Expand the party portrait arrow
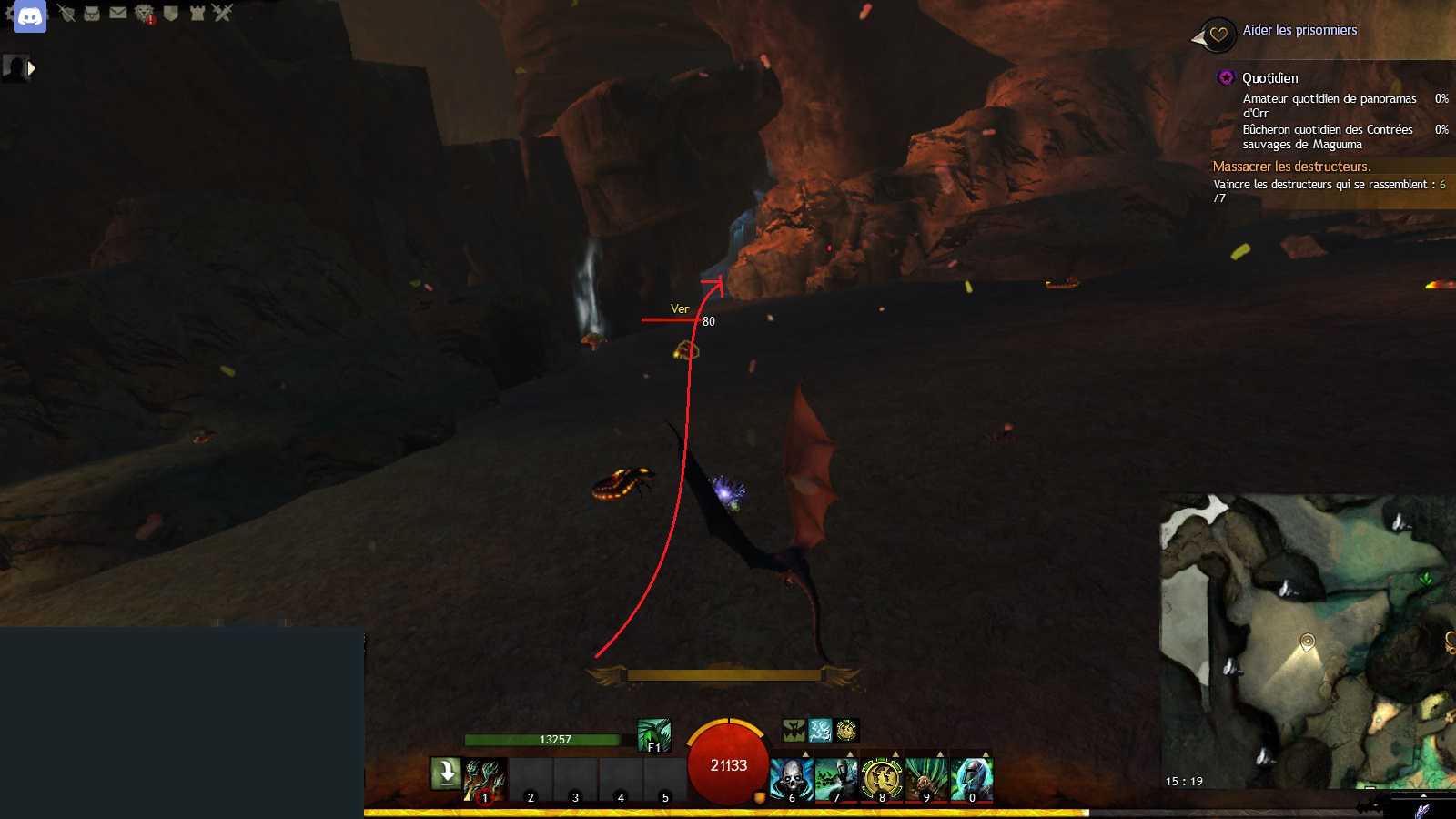The width and height of the screenshot is (1456, 819). point(32,68)
